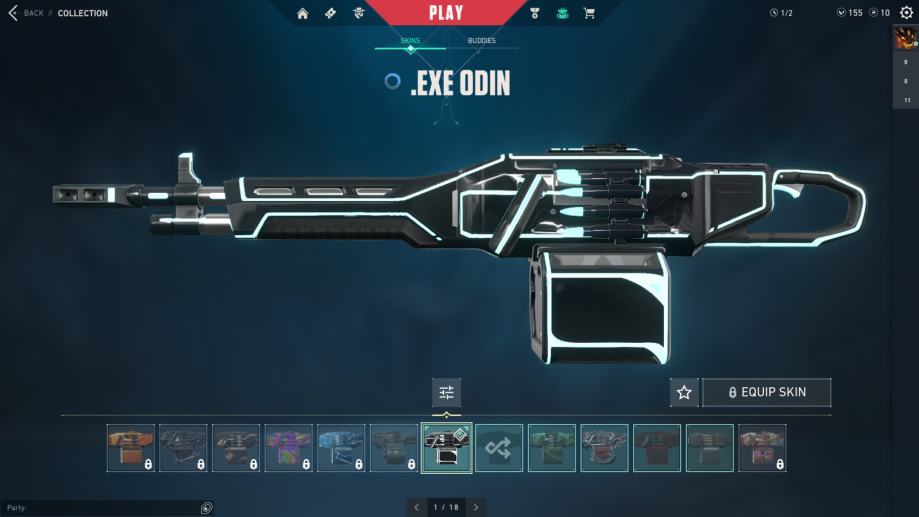Open the battlepass ticket icon in the top bar
The height and width of the screenshot is (517, 919).
tap(331, 13)
